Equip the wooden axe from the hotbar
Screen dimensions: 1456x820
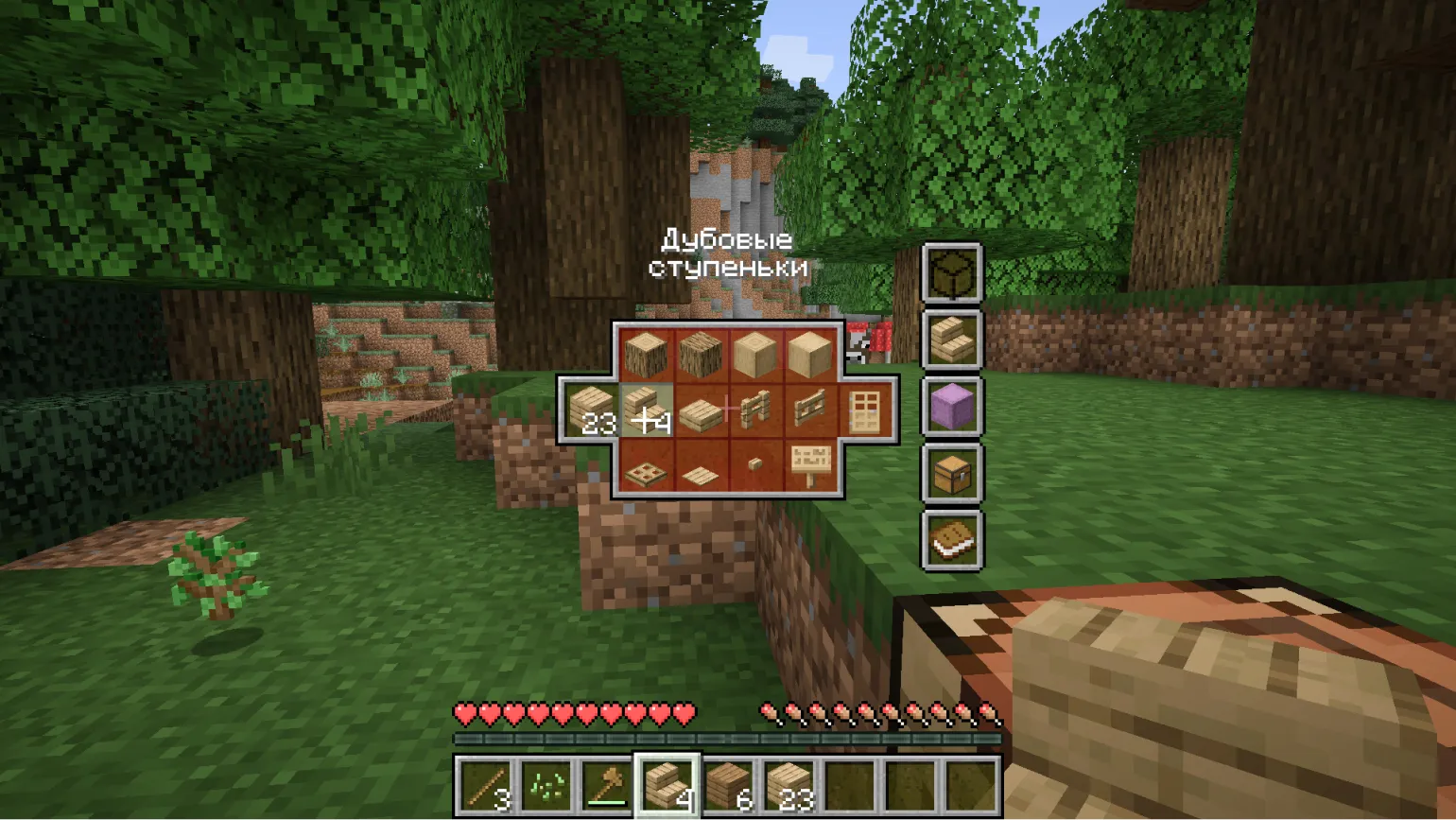(x=607, y=785)
